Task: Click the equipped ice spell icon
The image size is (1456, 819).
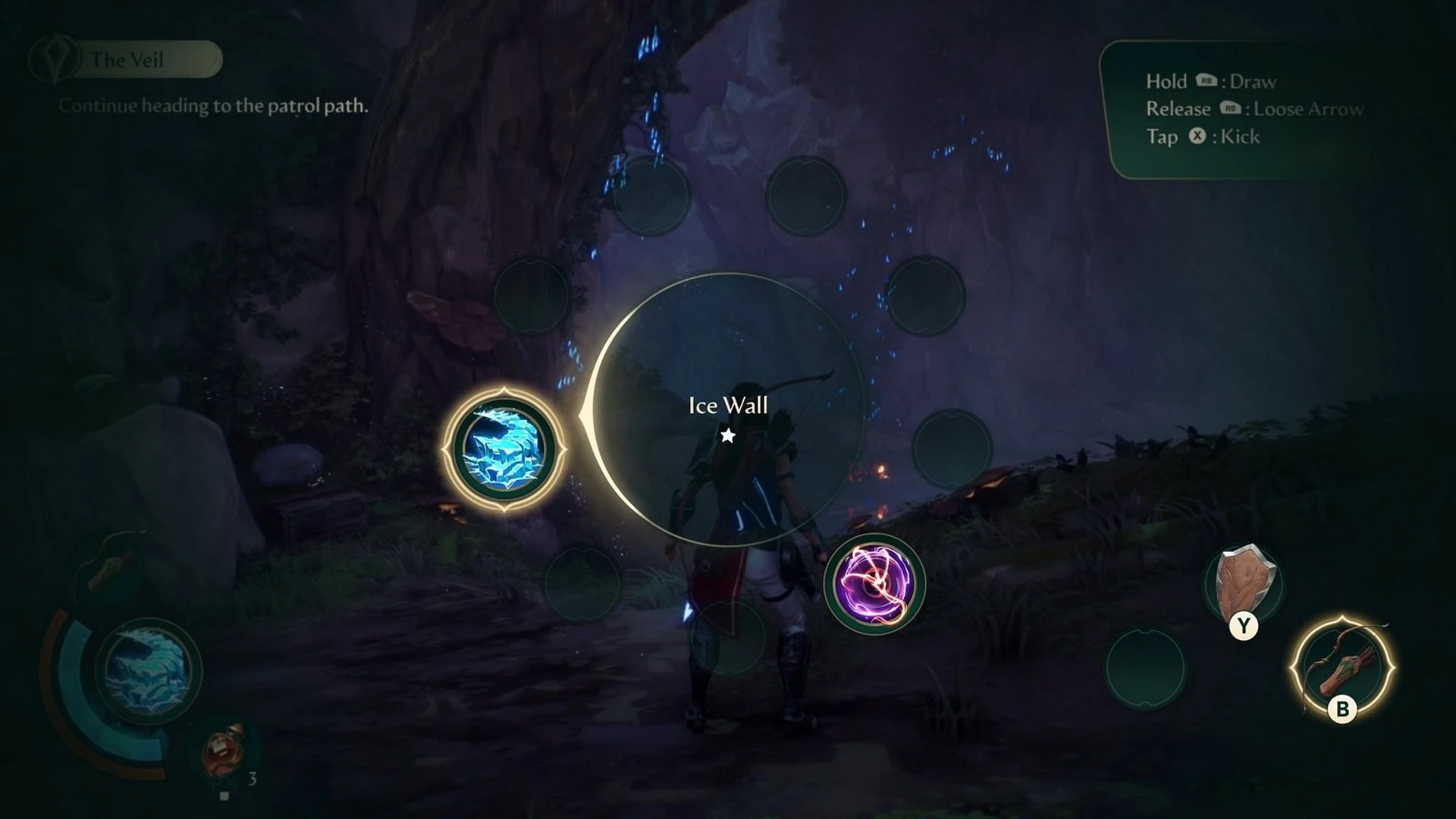Action: [149, 670]
